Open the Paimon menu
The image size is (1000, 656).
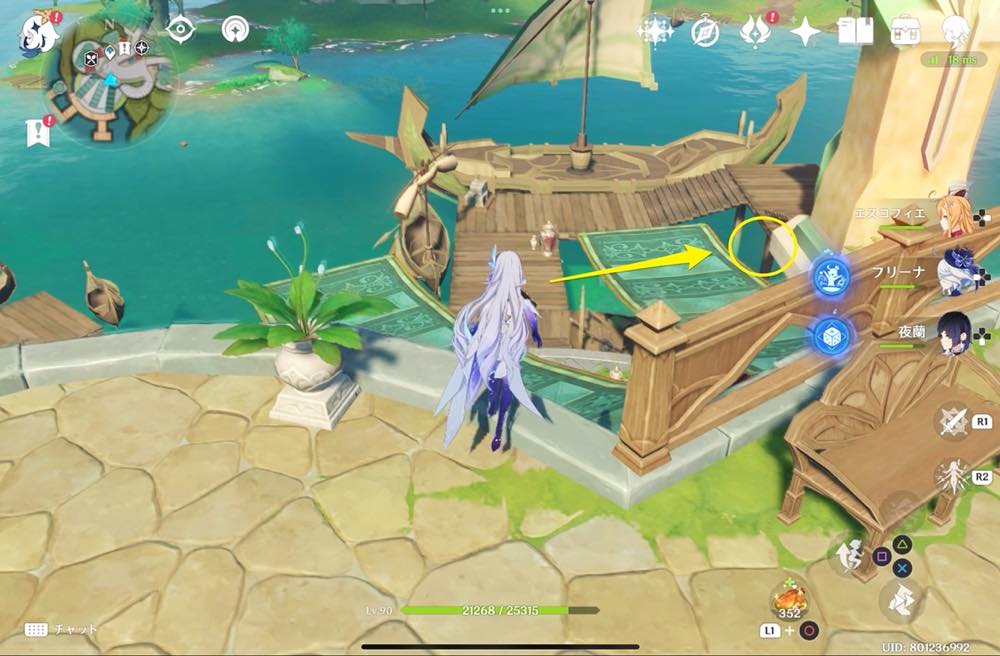[39, 32]
